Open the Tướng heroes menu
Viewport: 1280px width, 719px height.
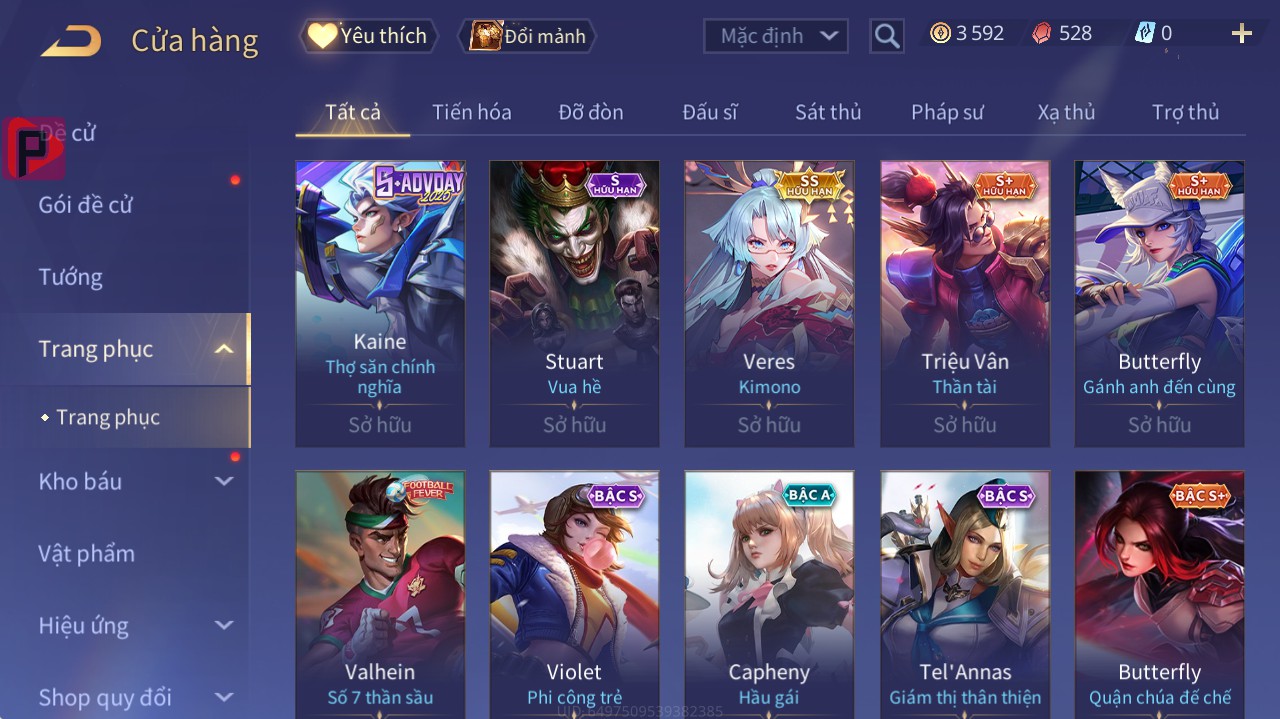(x=70, y=277)
